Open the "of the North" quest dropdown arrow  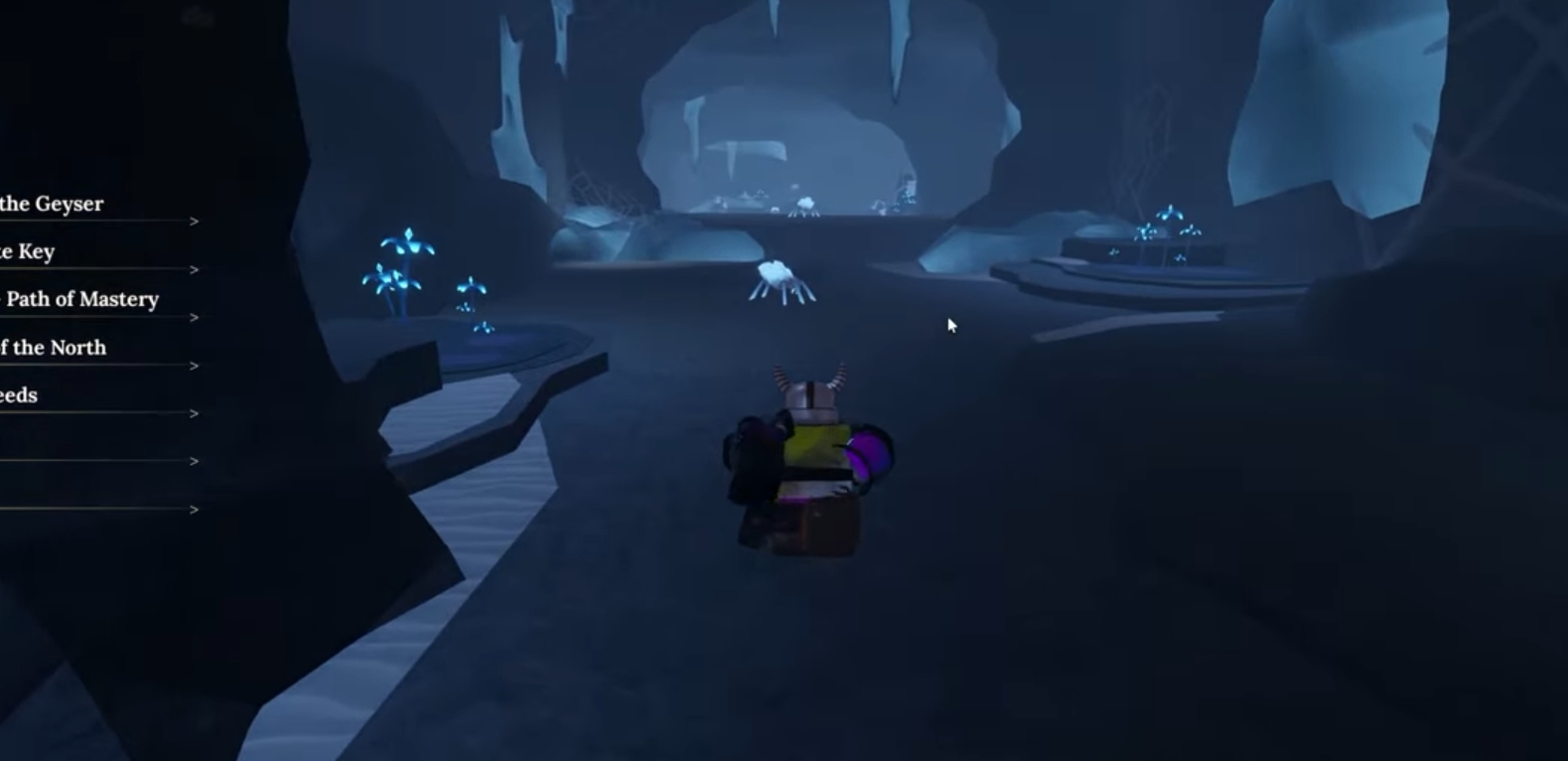(x=194, y=366)
